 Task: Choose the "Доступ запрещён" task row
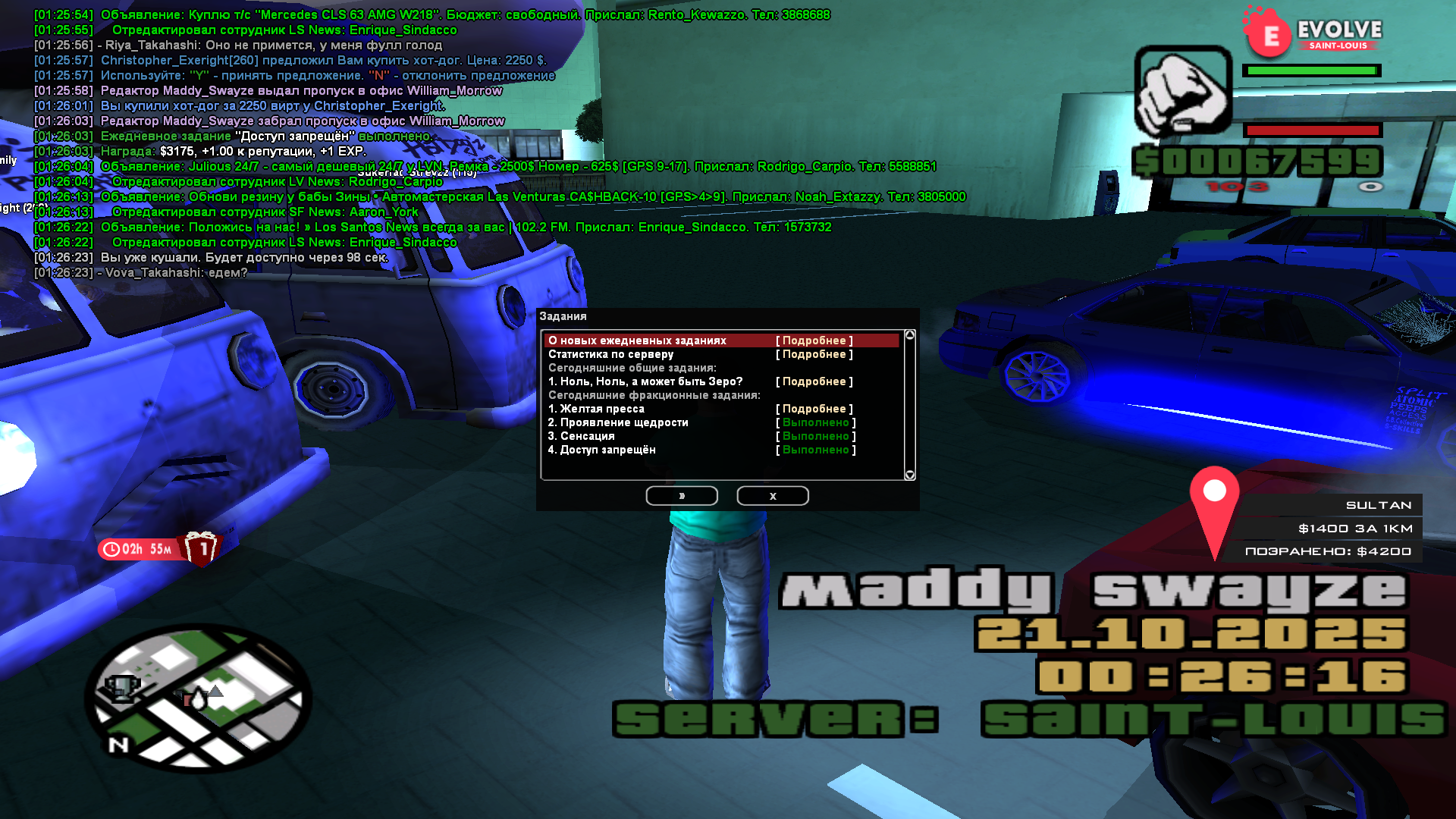tap(602, 450)
